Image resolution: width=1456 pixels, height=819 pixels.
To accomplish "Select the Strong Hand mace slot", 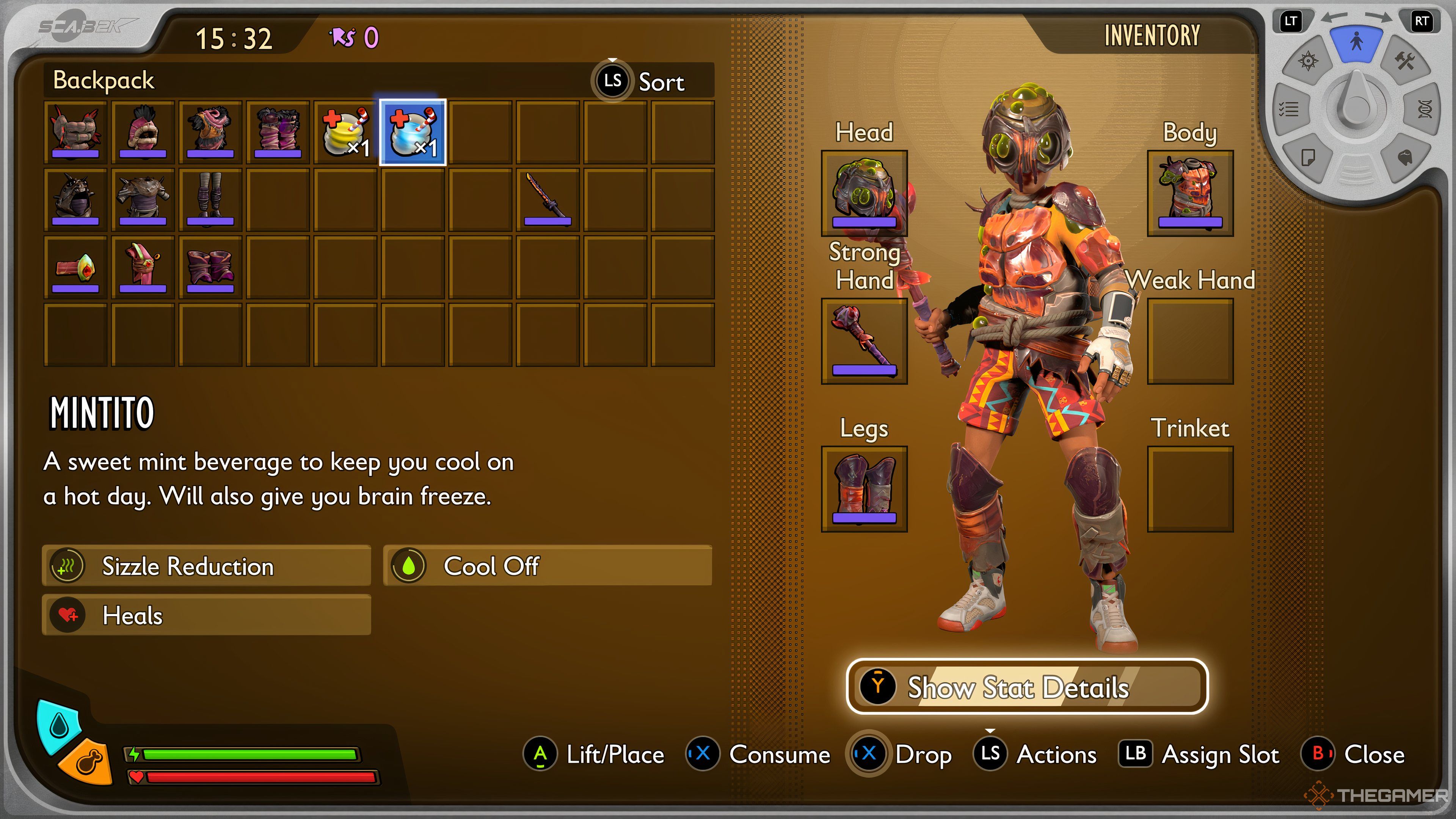I will pyautogui.click(x=864, y=341).
